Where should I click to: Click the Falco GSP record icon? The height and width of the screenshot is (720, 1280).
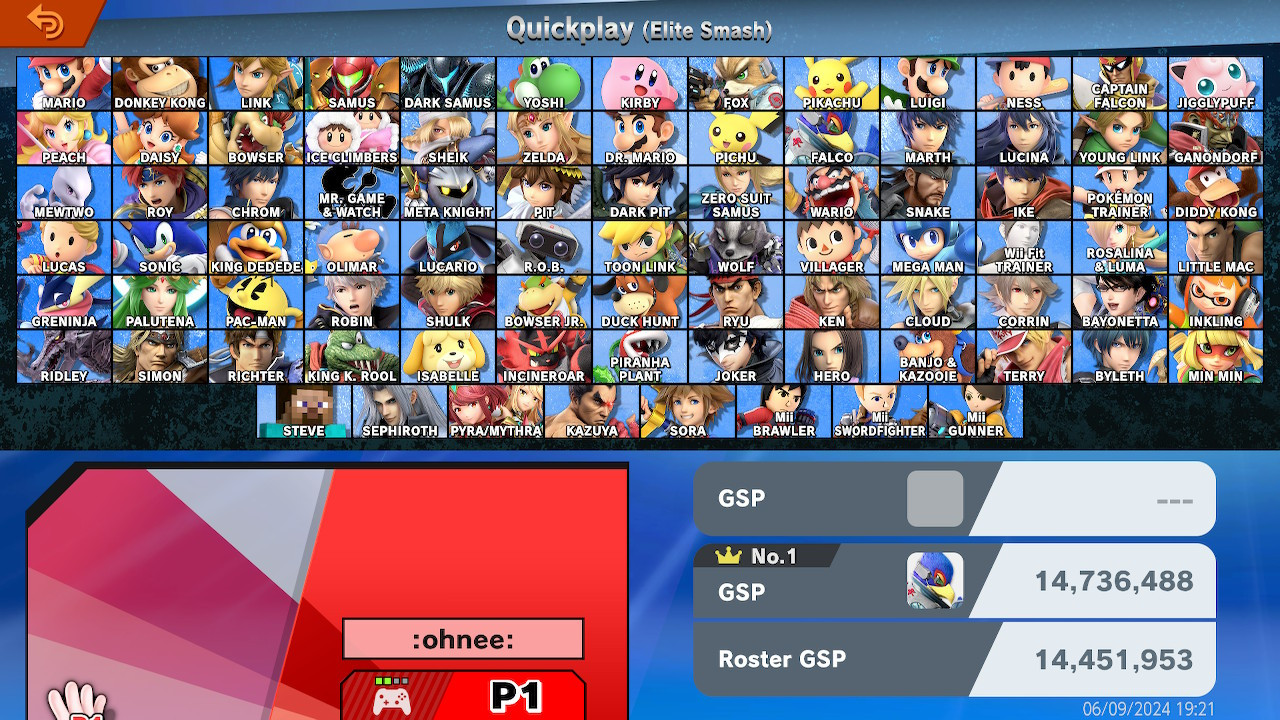tap(937, 578)
